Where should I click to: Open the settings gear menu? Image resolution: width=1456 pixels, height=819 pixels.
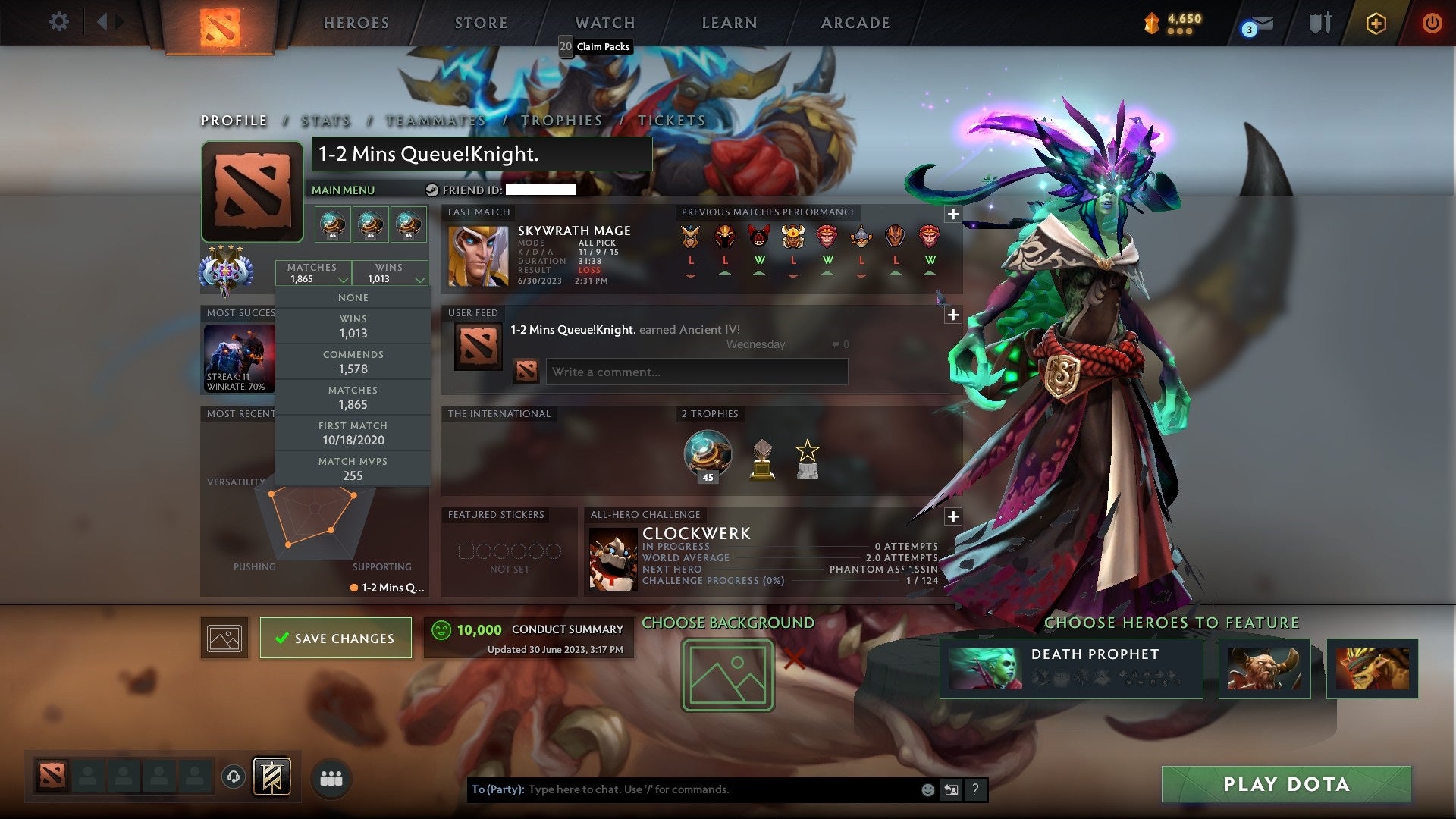pos(59,22)
